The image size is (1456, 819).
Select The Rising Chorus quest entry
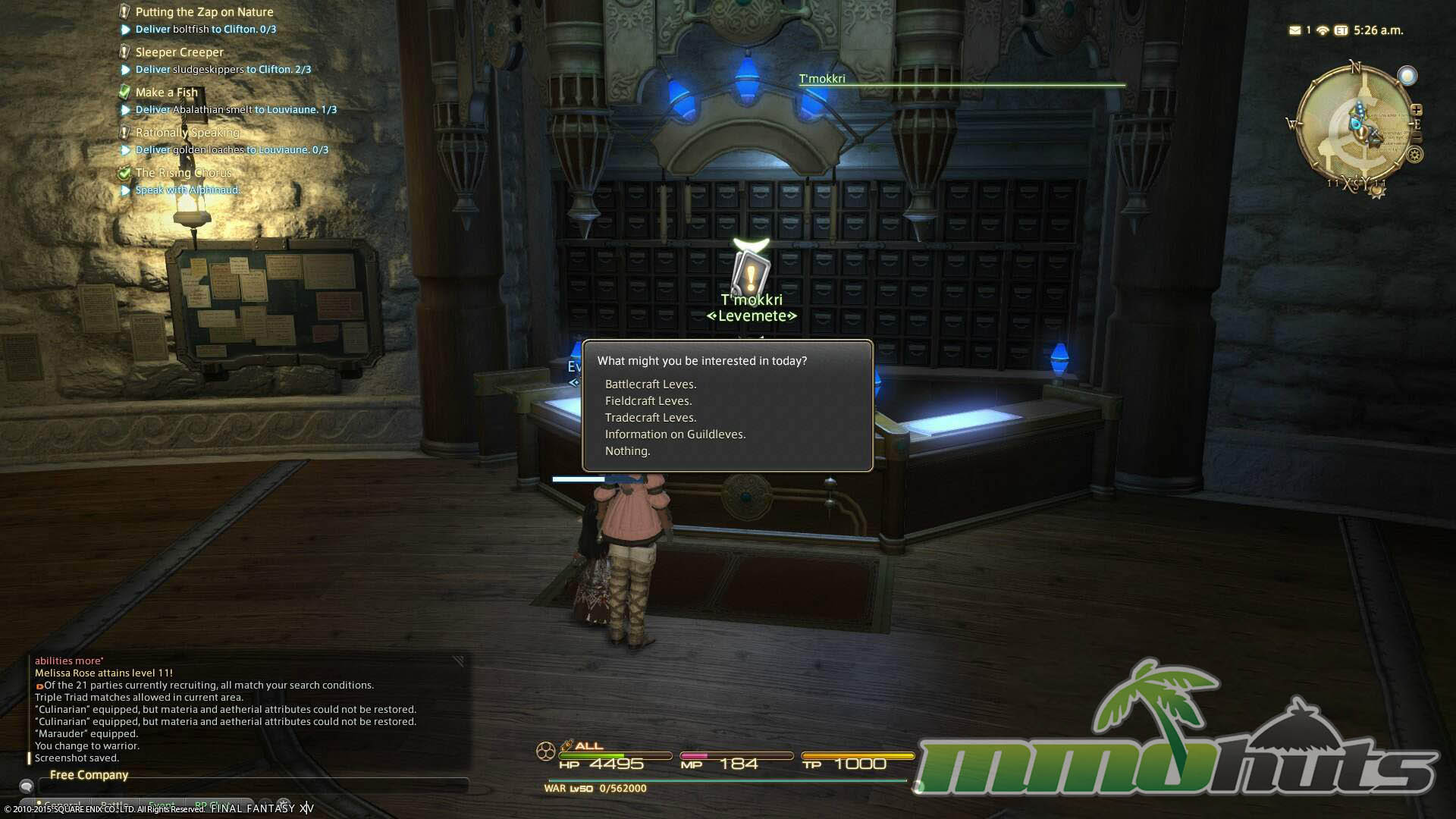183,173
